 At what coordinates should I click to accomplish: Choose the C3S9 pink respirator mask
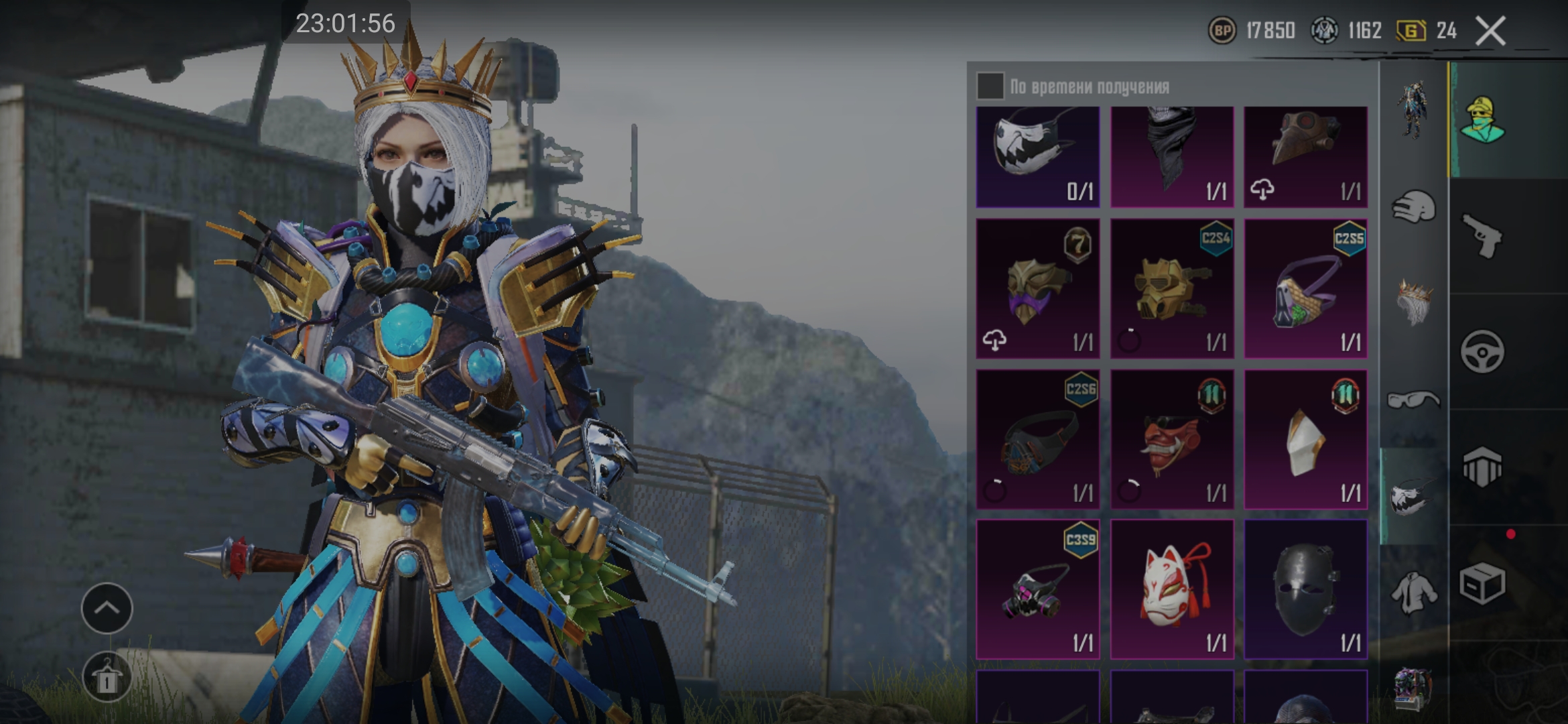coord(1037,589)
